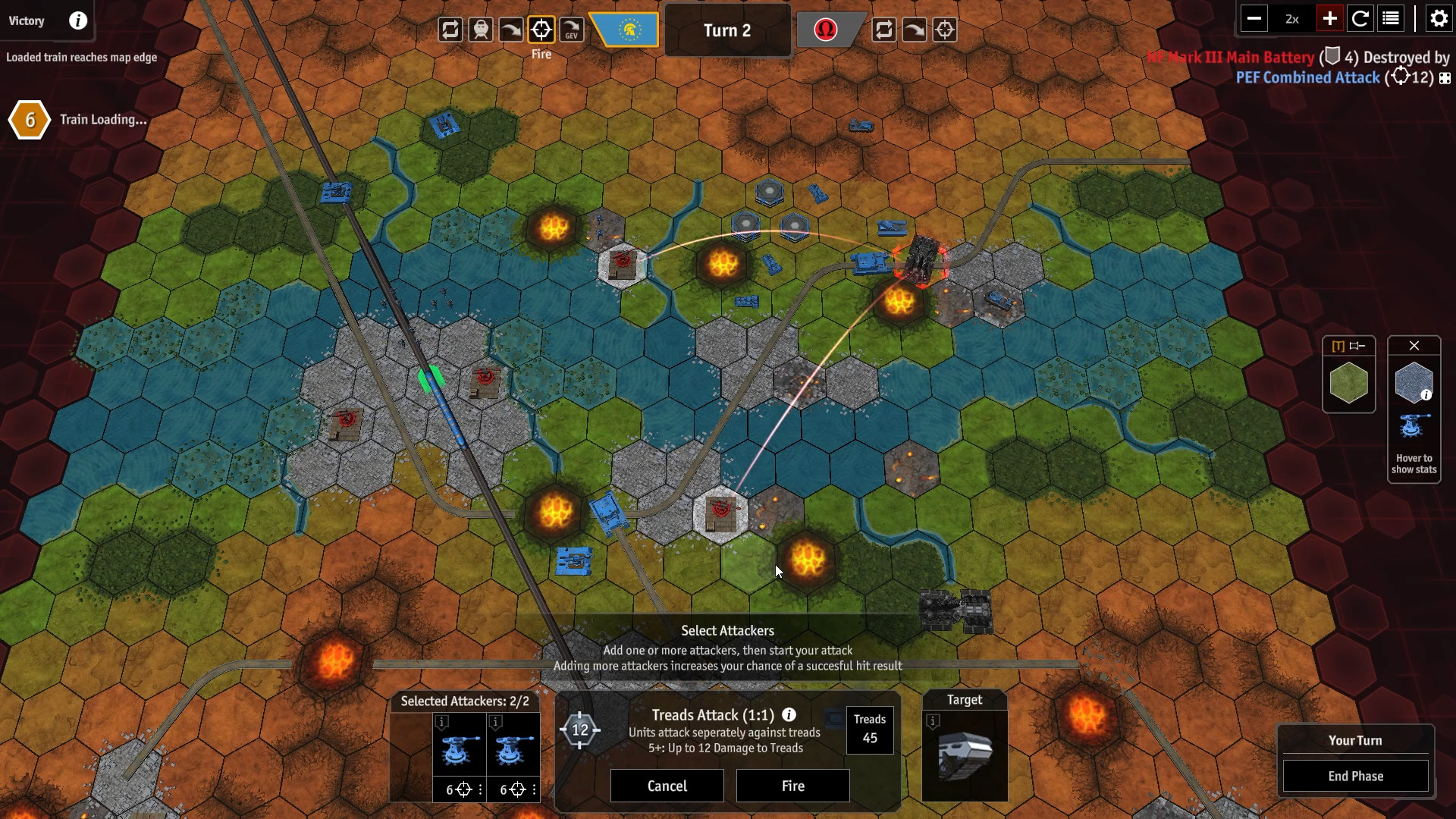Click End Phase to finish turn
The image size is (1456, 819).
click(x=1355, y=776)
